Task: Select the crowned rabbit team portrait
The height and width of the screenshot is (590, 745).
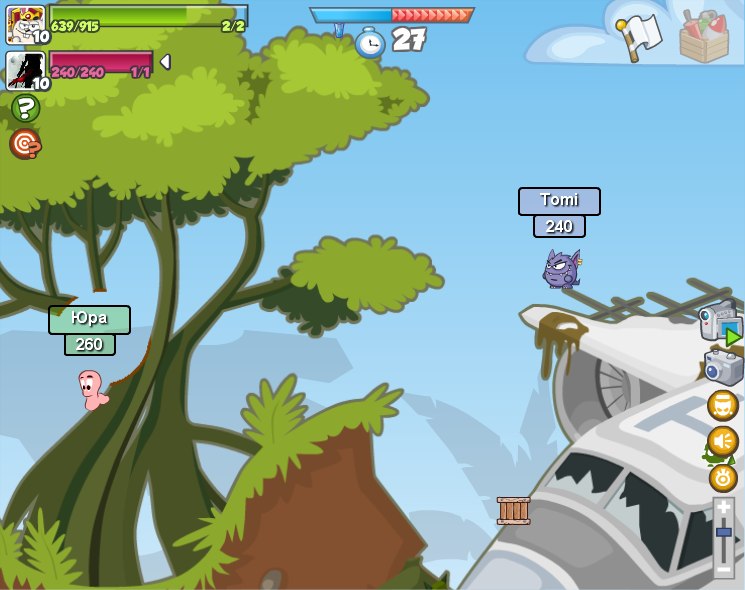Action: tap(25, 24)
